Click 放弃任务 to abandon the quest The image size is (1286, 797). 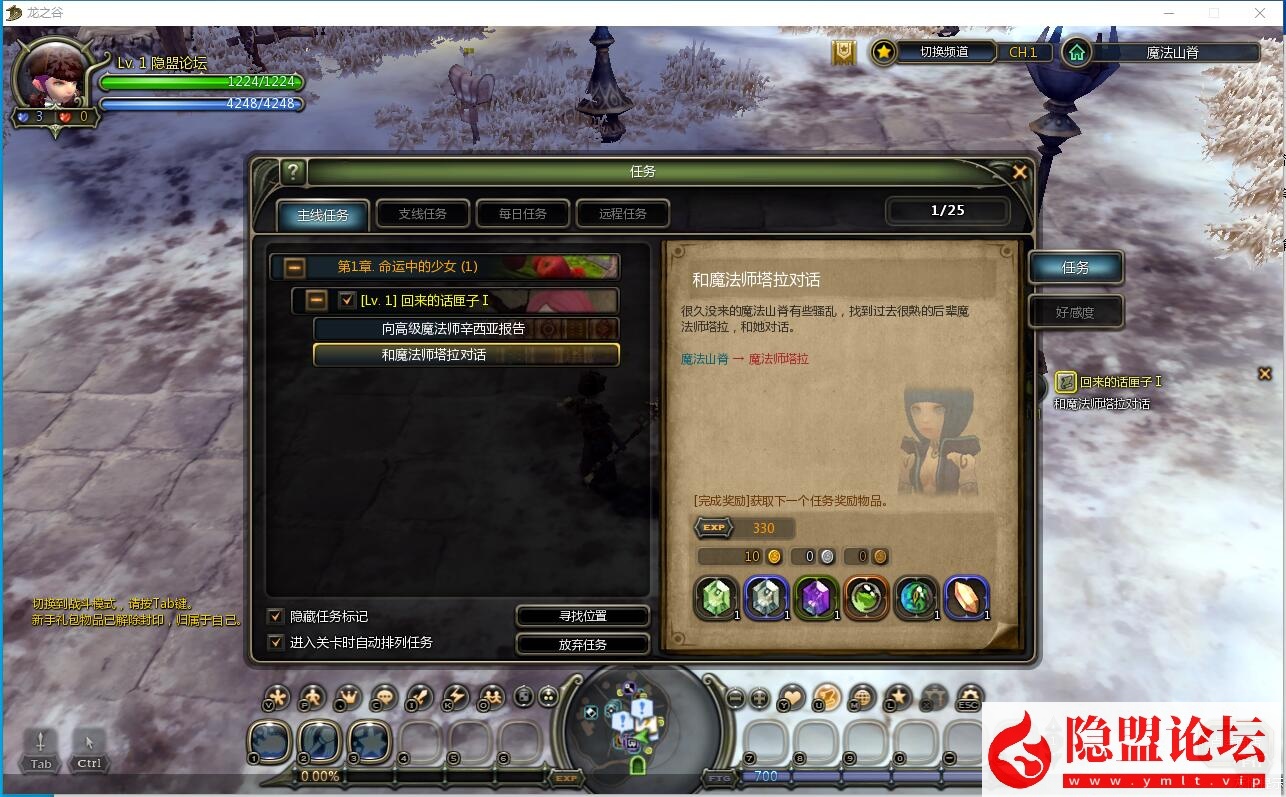pyautogui.click(x=583, y=644)
